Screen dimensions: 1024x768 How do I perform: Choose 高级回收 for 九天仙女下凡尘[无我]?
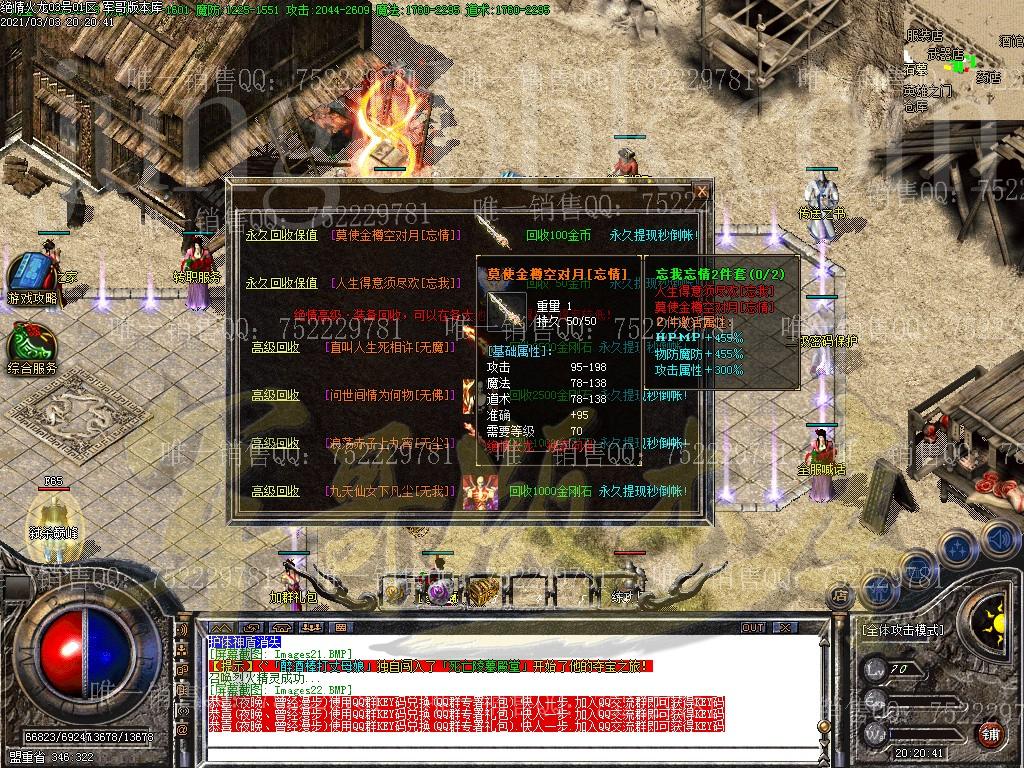click(x=275, y=491)
